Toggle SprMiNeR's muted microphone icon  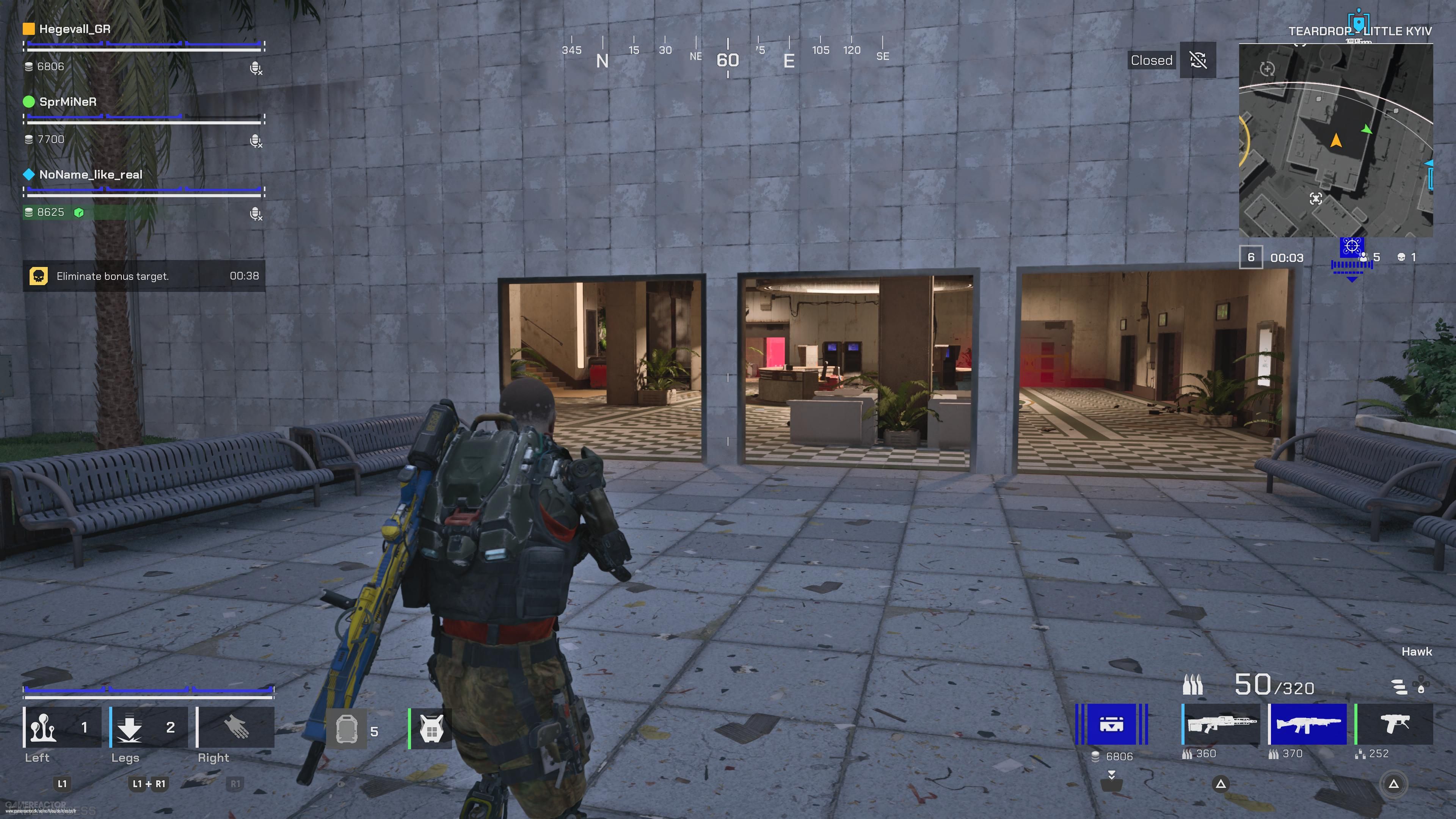tap(256, 141)
